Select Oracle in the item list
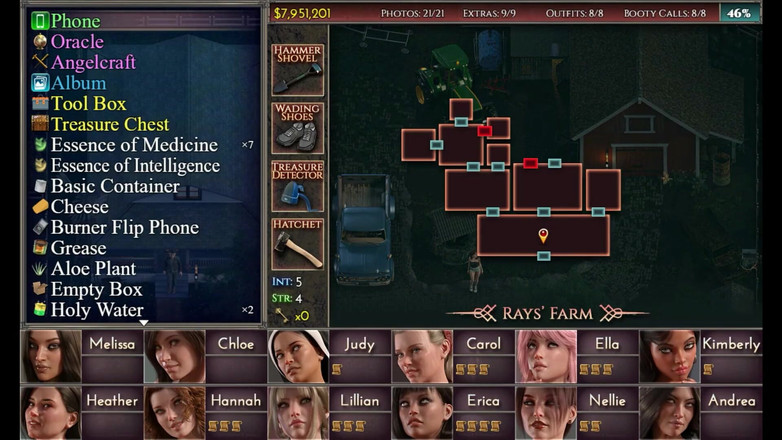 click(x=77, y=42)
